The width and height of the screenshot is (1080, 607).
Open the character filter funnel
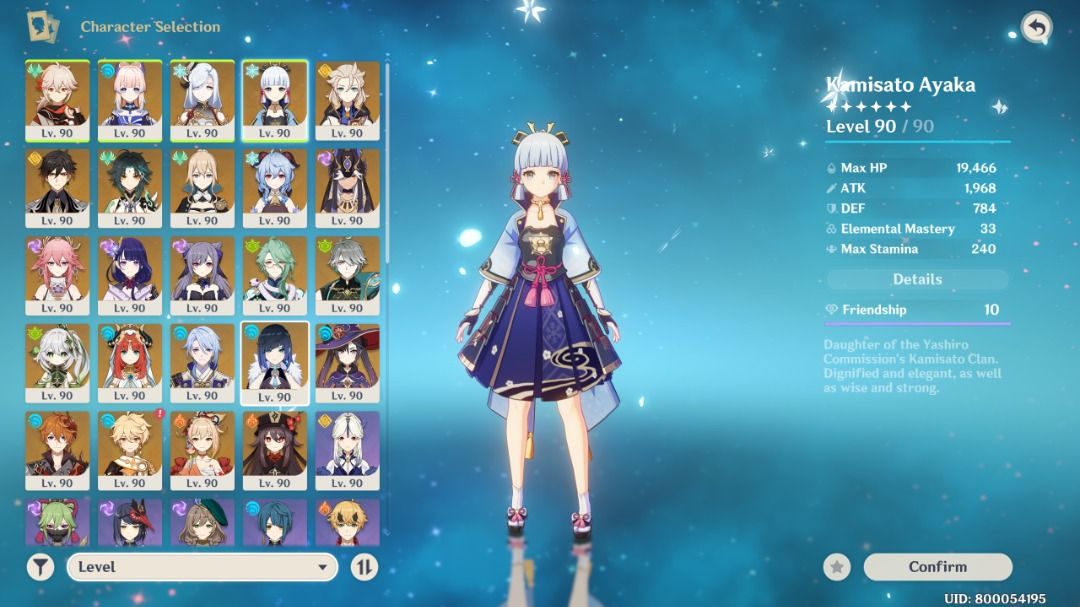(x=40, y=567)
